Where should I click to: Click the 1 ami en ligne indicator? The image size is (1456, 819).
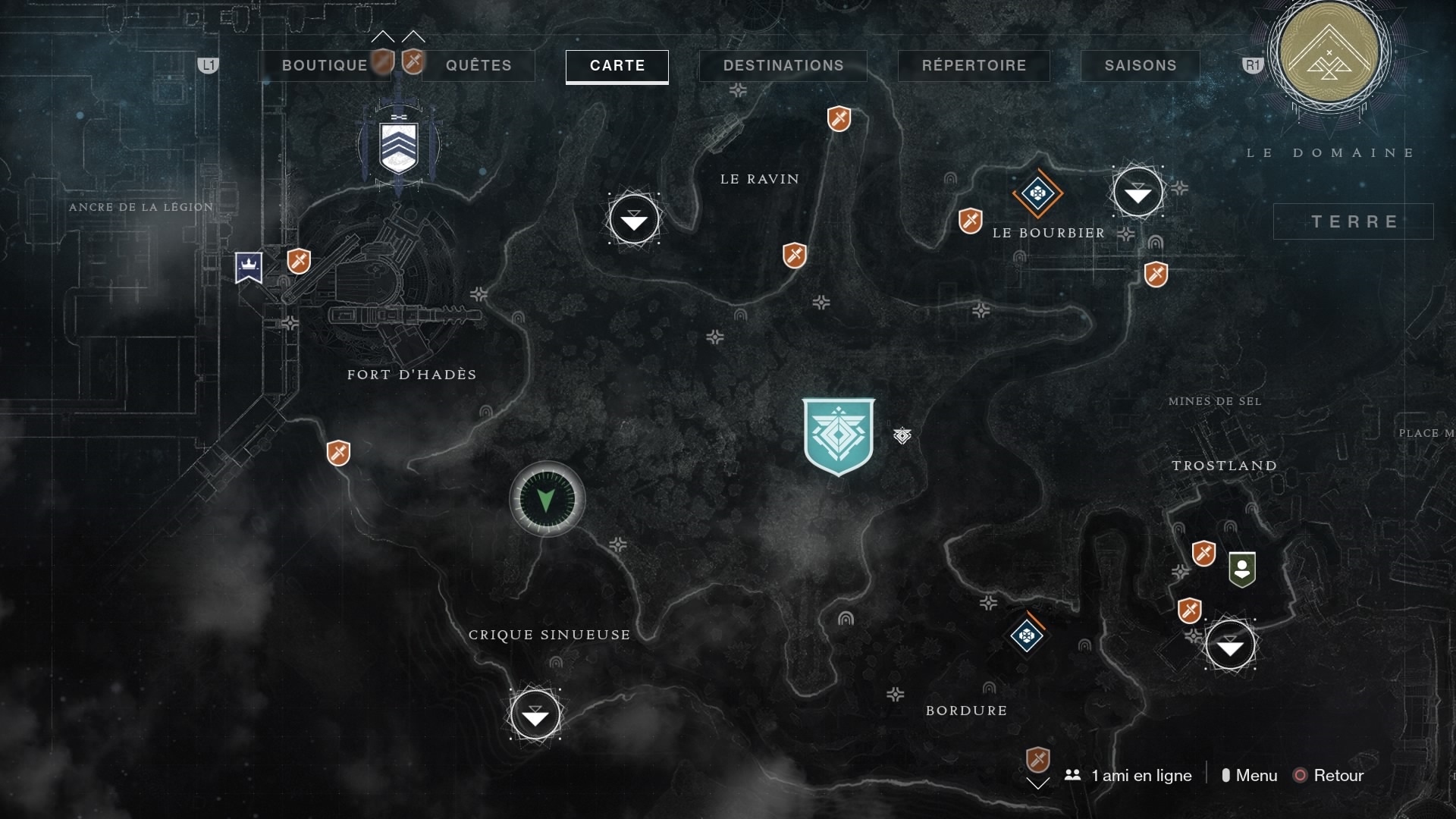click(1128, 775)
